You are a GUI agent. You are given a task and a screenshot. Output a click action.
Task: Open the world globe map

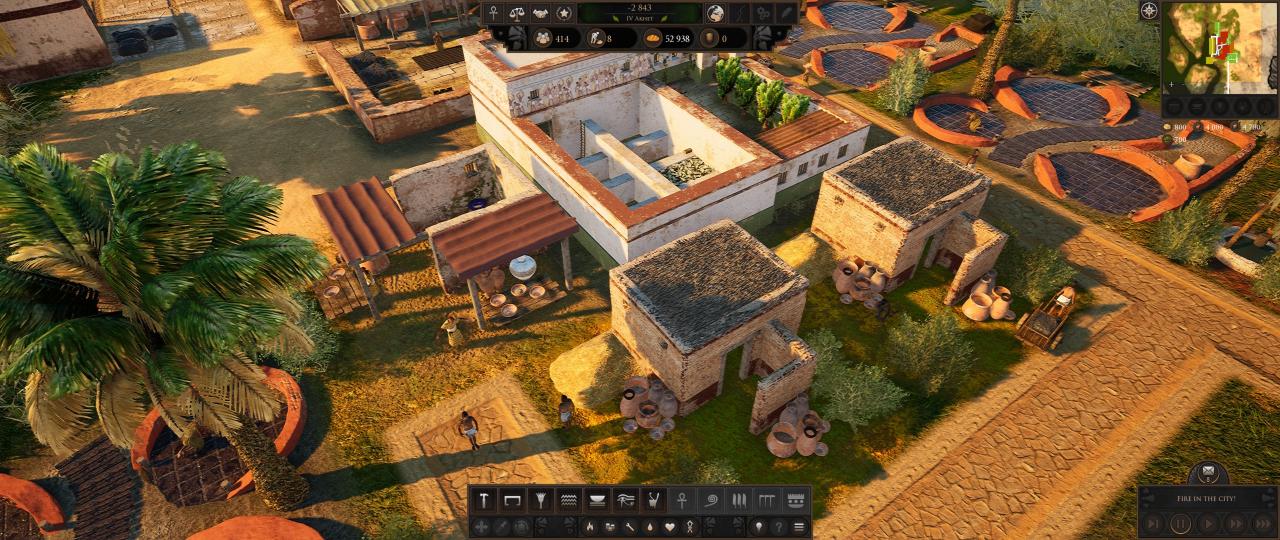715,13
